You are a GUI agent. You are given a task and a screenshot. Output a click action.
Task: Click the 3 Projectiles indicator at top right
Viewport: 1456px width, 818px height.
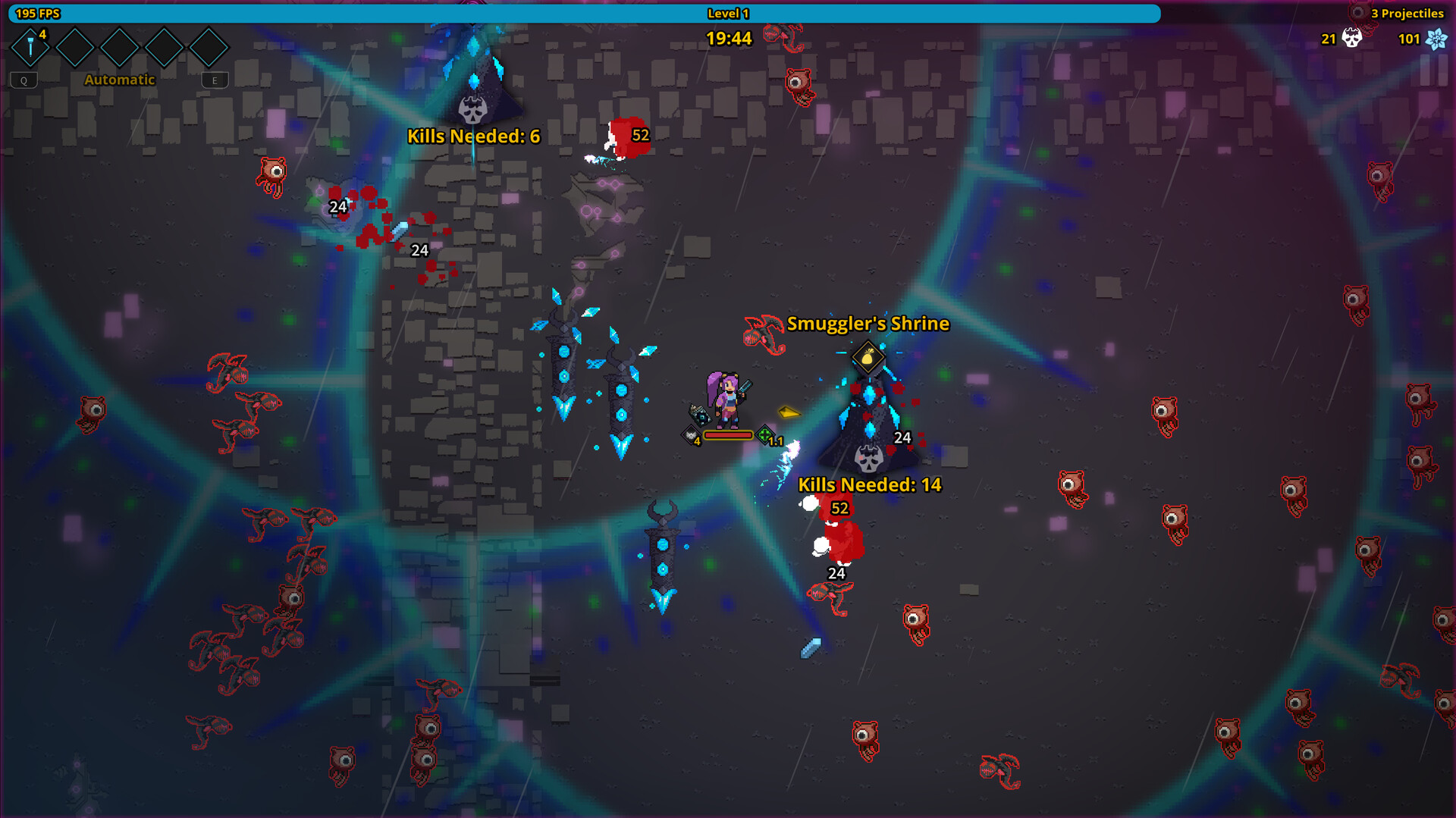pos(1407,13)
